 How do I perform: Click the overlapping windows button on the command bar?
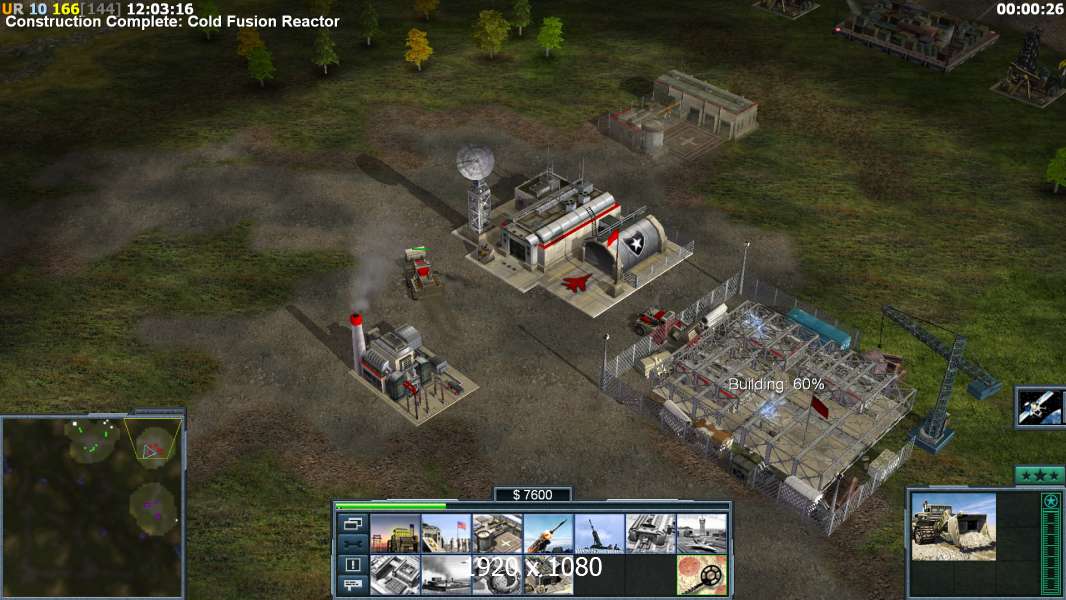(352, 523)
